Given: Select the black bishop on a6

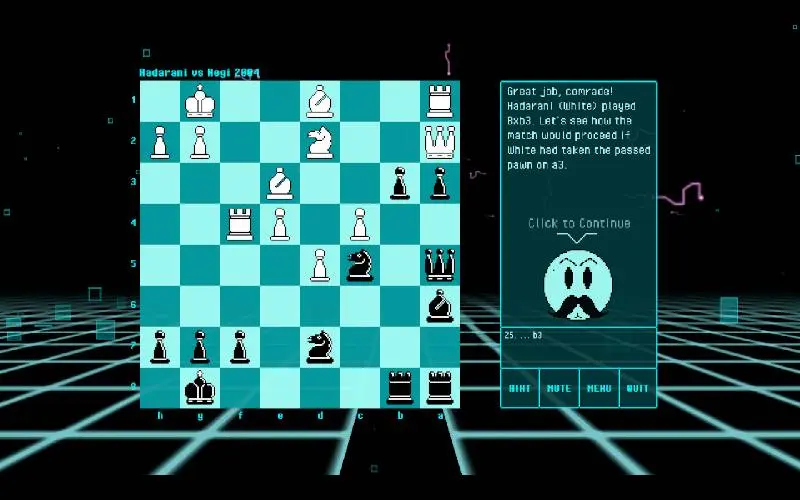Looking at the screenshot, I should click(439, 306).
